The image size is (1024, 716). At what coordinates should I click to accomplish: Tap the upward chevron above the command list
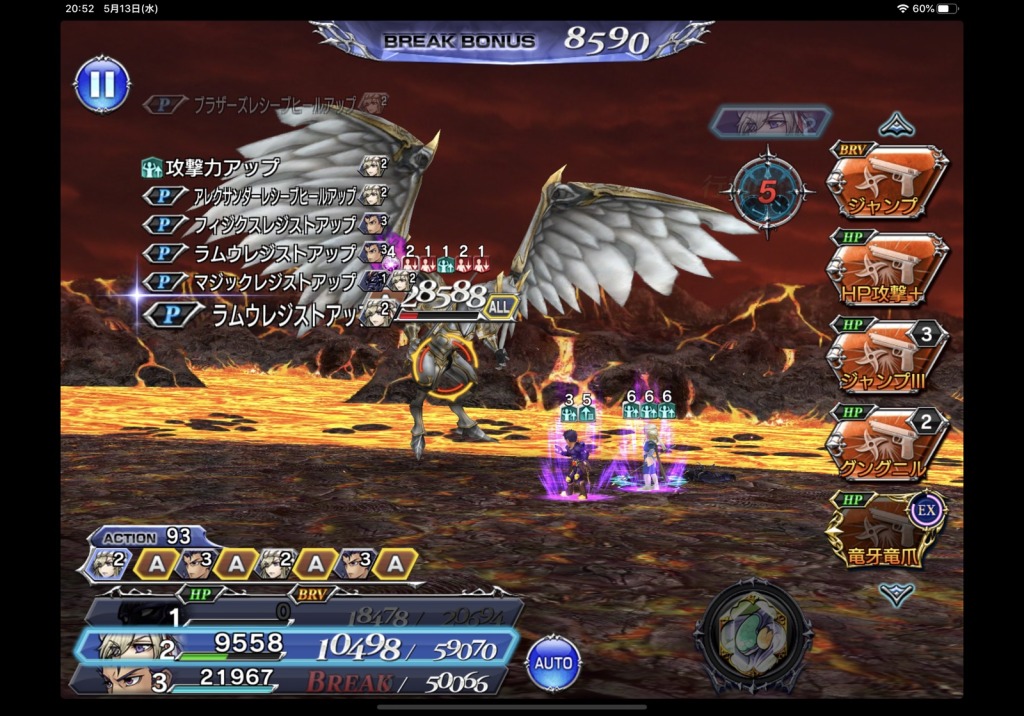(x=897, y=125)
